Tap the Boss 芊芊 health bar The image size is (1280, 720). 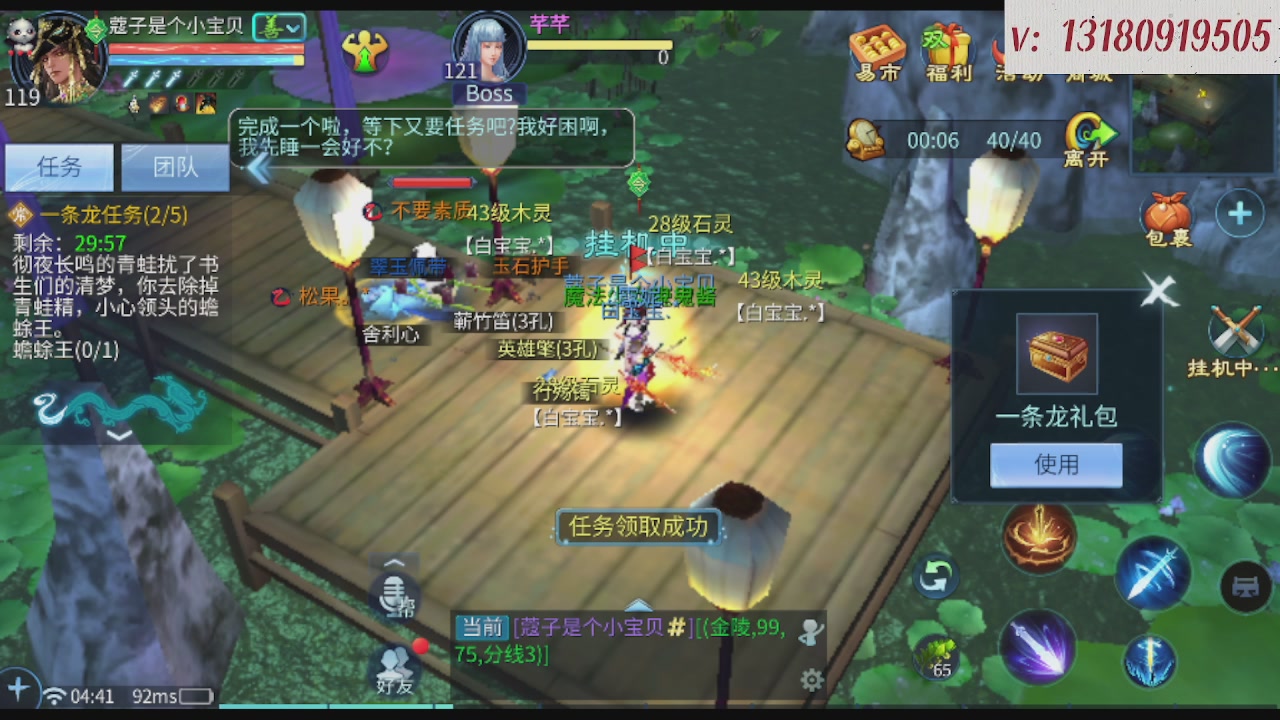(x=600, y=44)
